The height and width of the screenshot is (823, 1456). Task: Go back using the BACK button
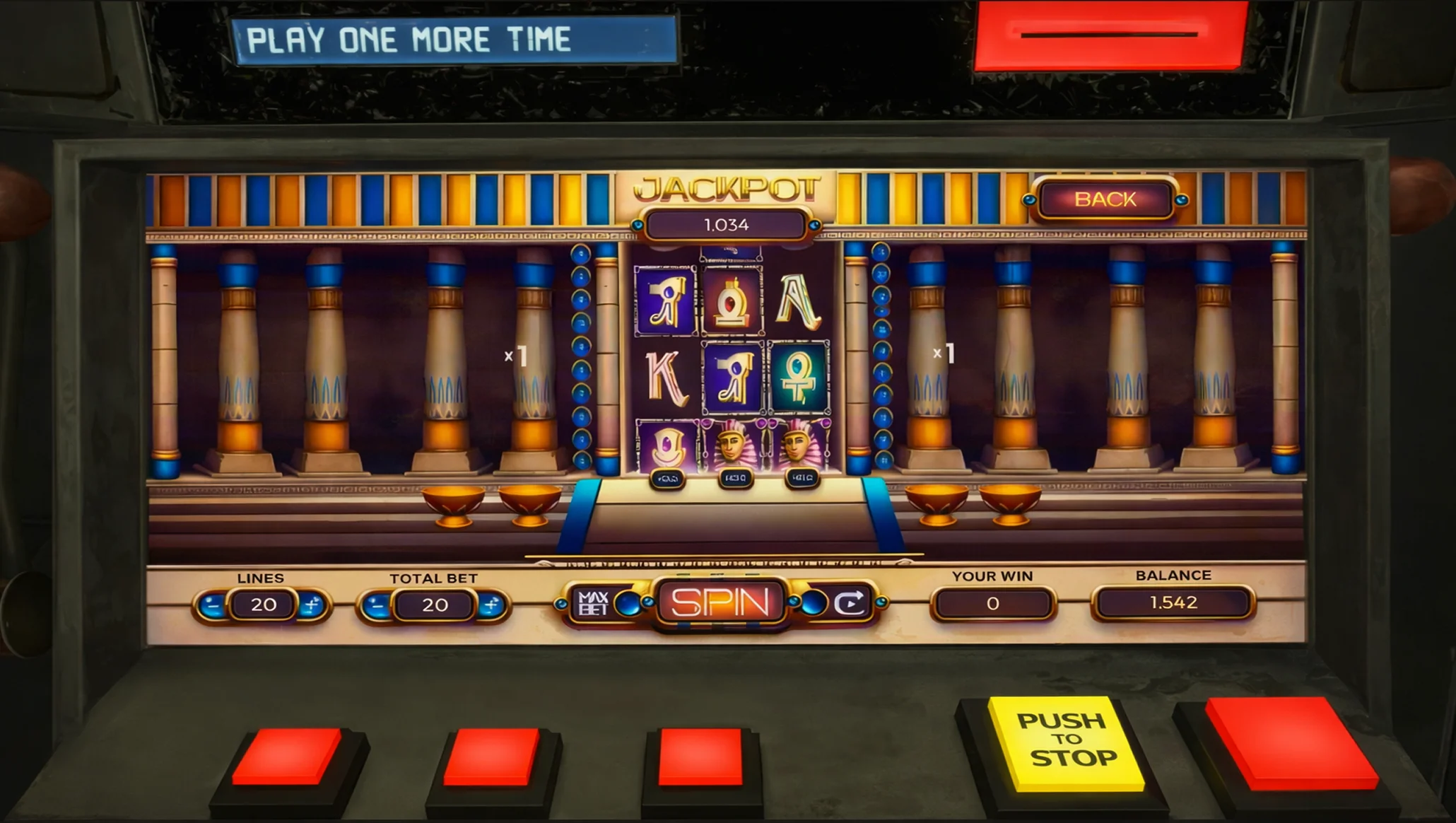click(1105, 199)
